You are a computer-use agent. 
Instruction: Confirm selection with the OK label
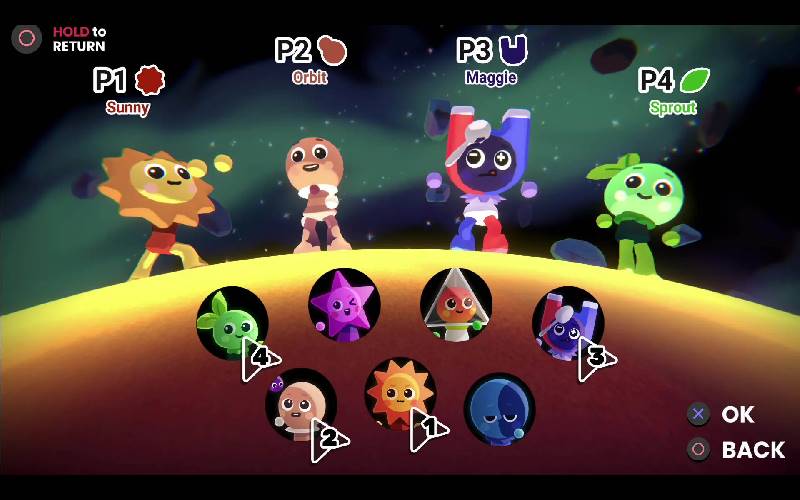pyautogui.click(x=737, y=414)
